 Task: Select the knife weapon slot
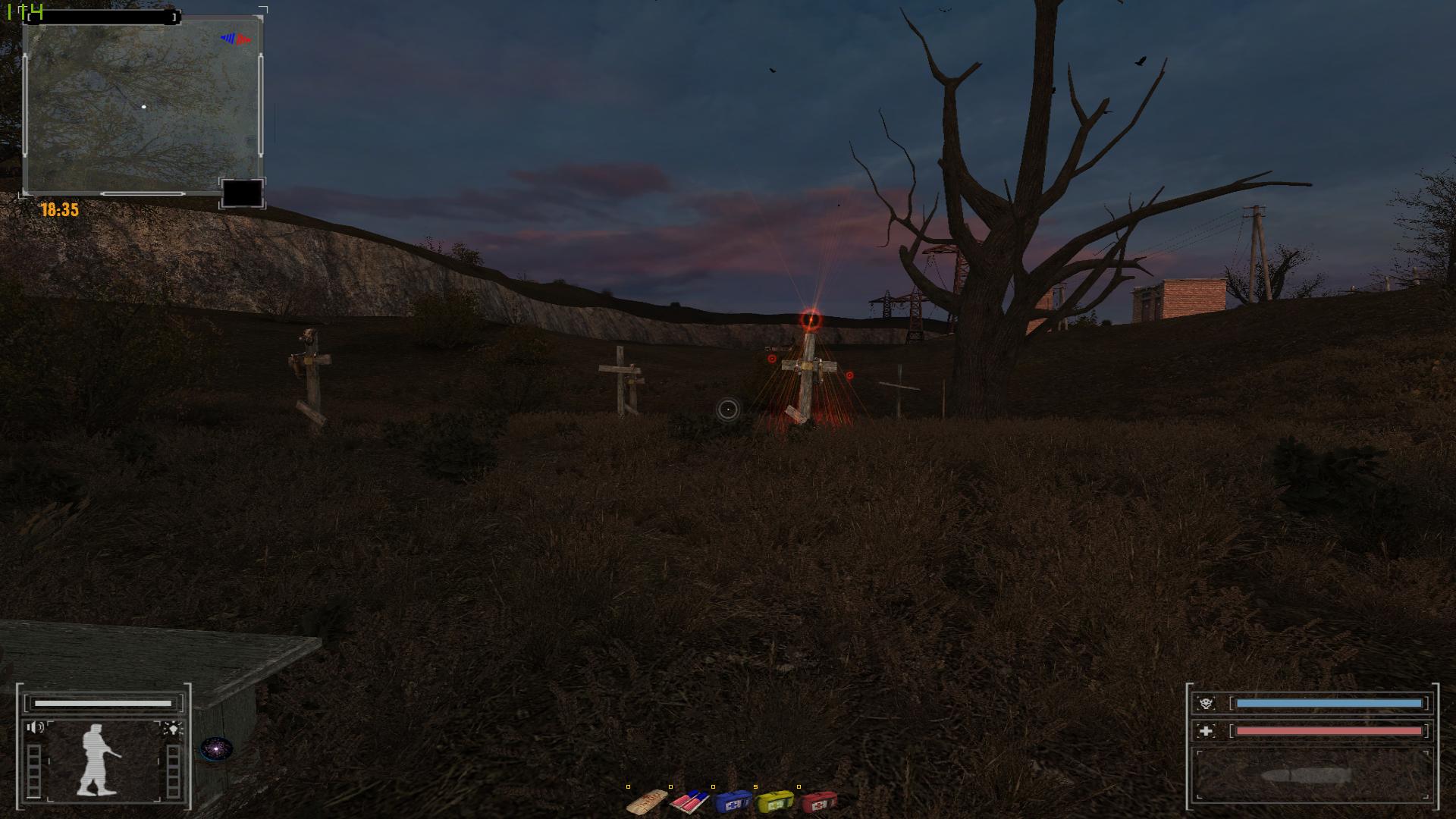click(1311, 776)
